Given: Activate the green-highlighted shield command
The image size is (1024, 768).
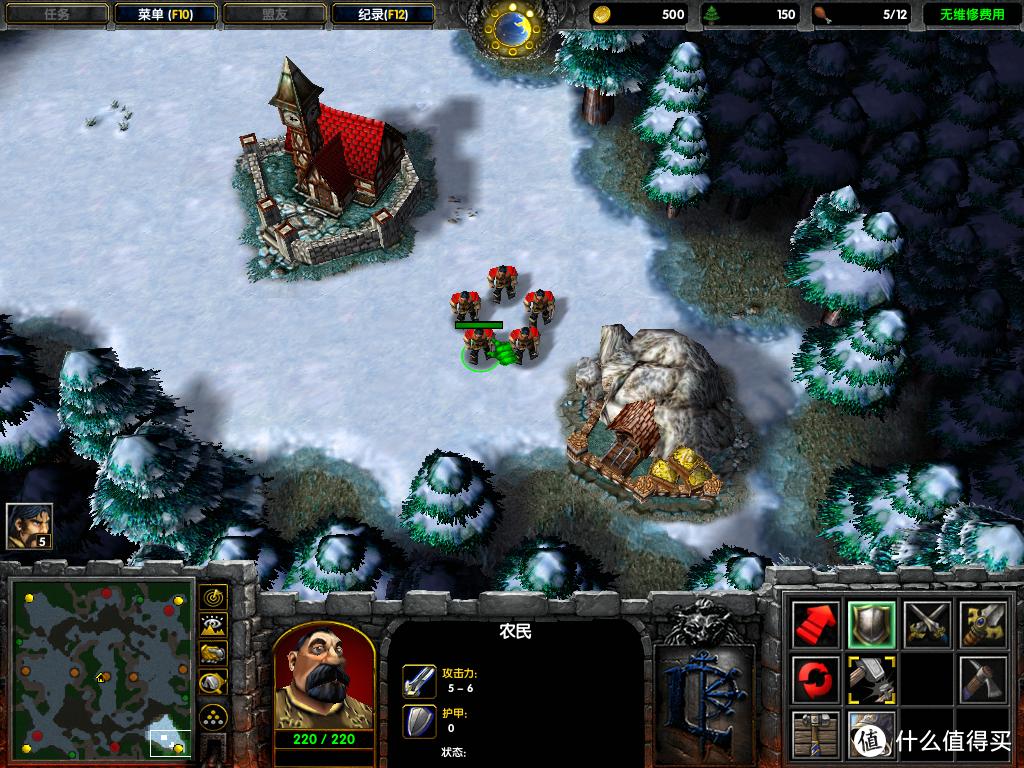Looking at the screenshot, I should (870, 624).
